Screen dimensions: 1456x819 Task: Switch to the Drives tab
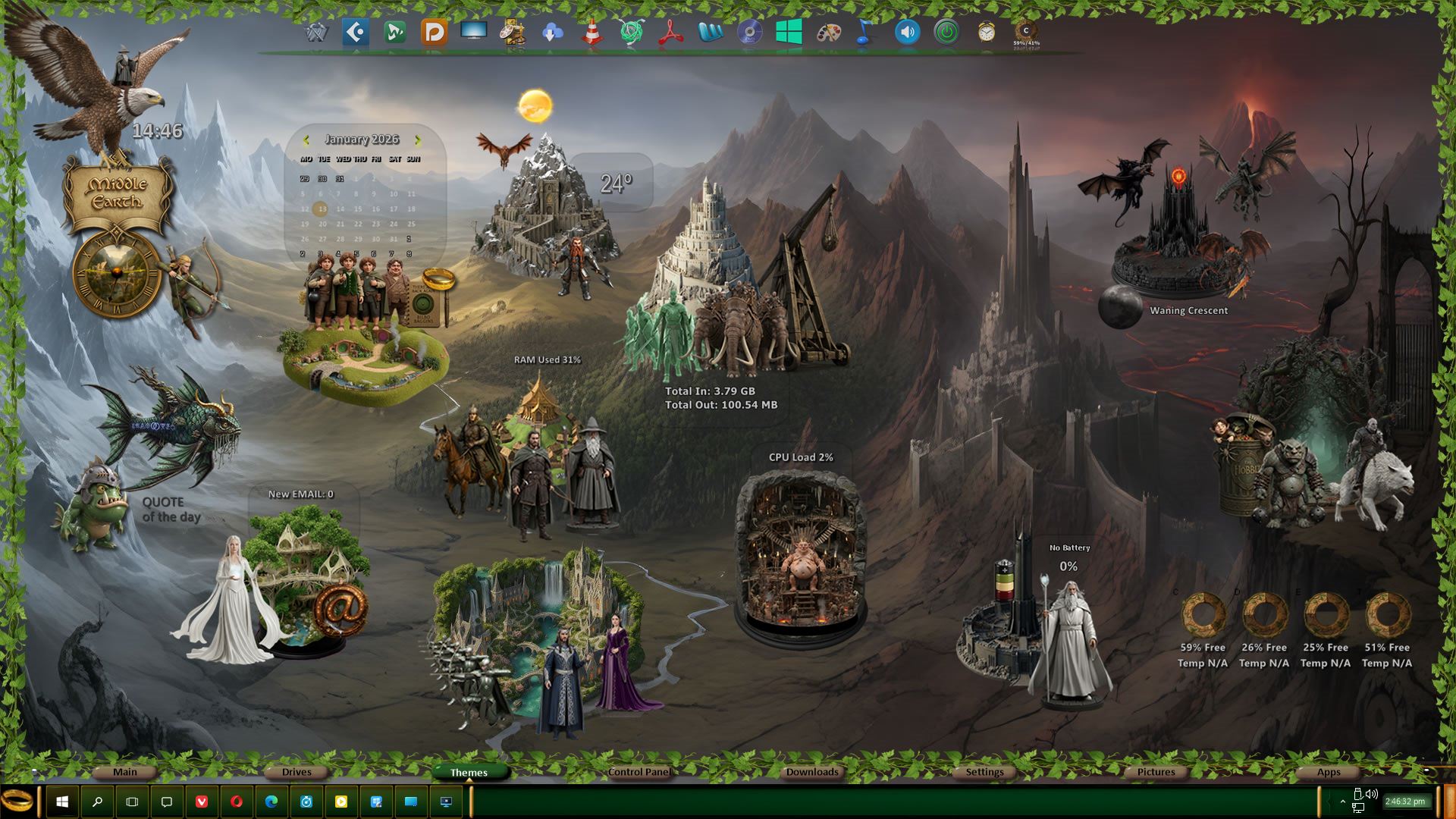pyautogui.click(x=297, y=772)
